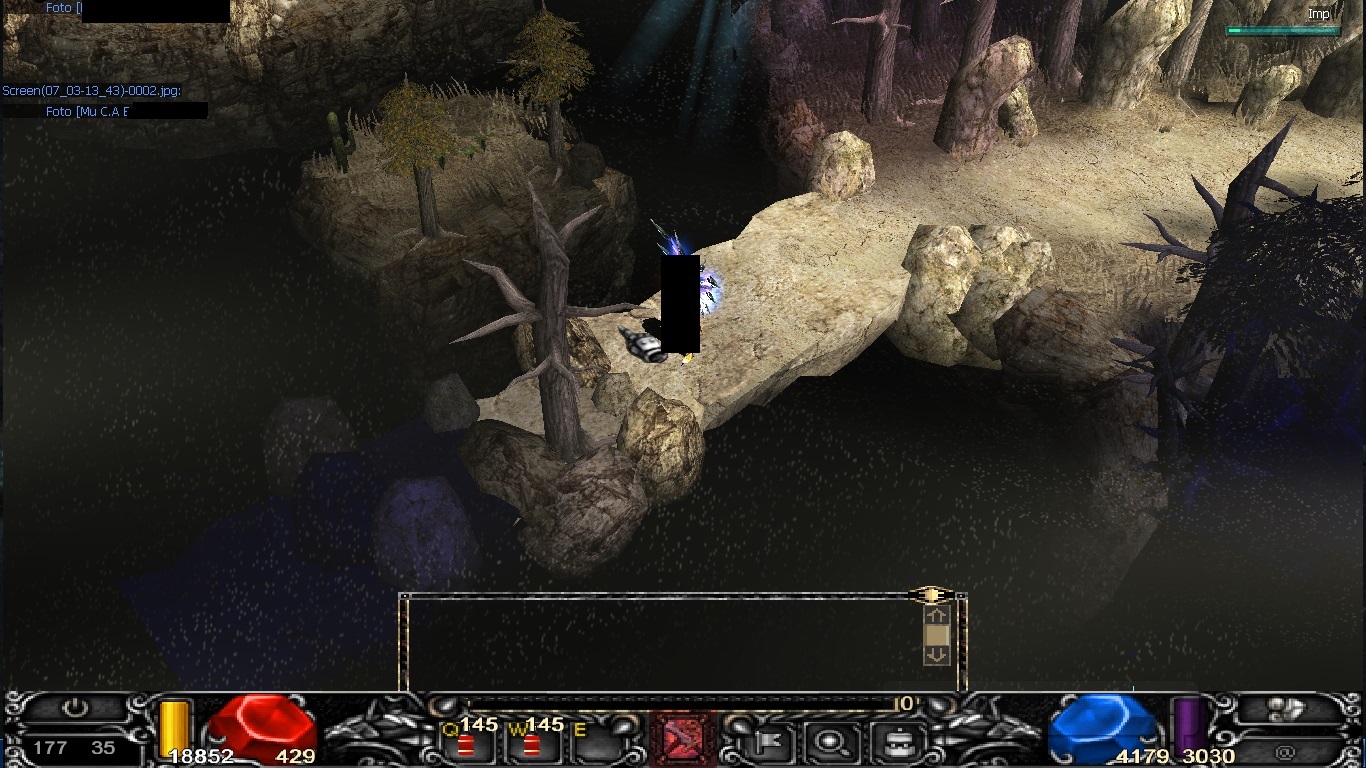Screen dimensions: 1366x768
Task: Click the magnifying glass button
Action: pos(828,741)
